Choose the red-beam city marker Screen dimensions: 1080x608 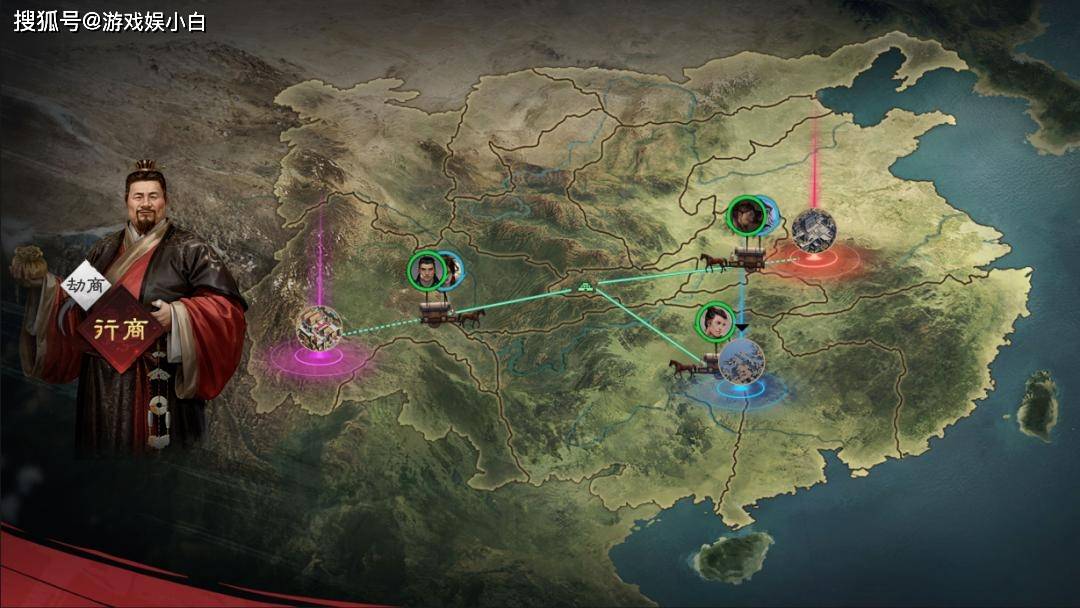click(x=812, y=230)
